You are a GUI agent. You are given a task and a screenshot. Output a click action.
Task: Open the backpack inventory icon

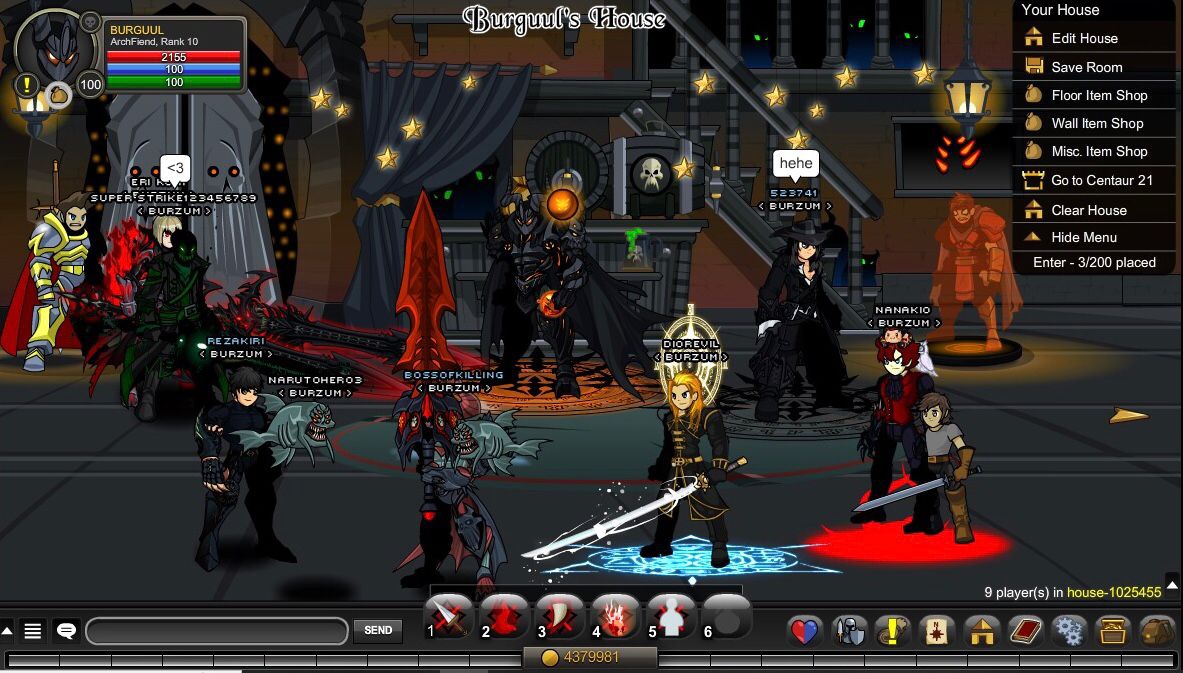click(1157, 631)
